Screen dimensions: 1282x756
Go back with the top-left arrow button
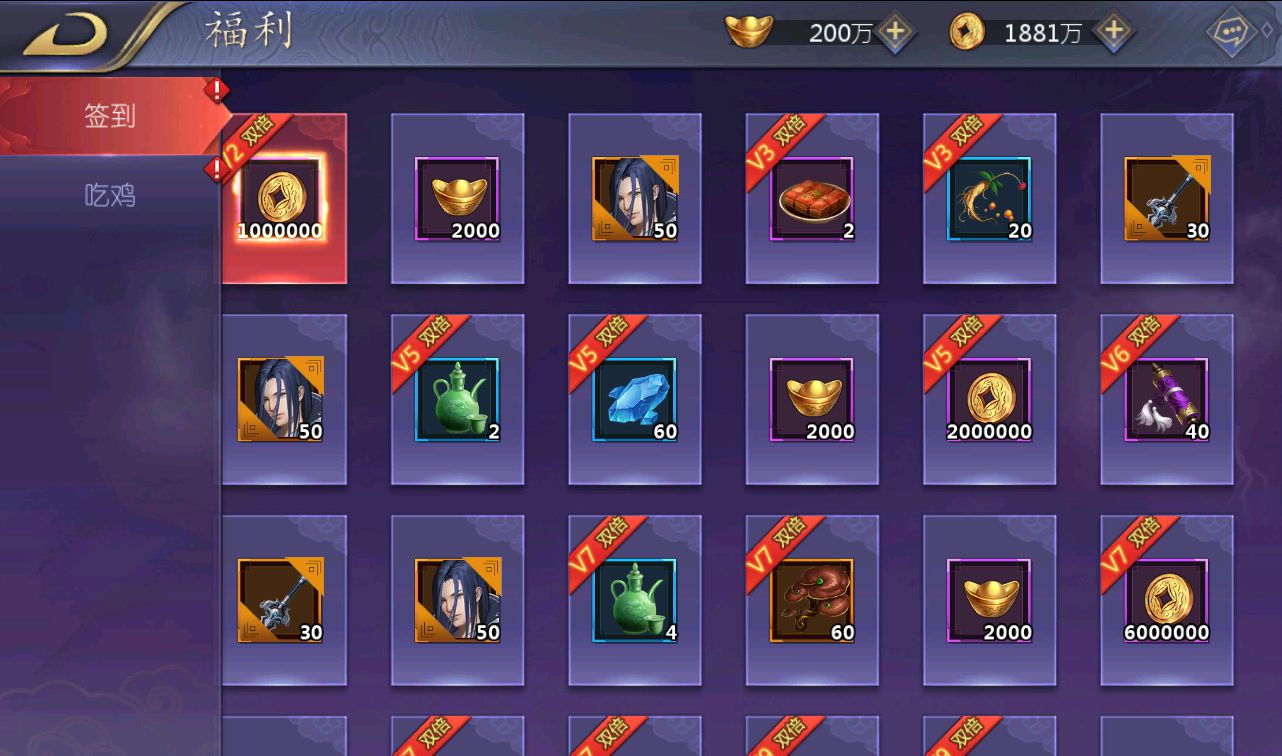point(66,34)
